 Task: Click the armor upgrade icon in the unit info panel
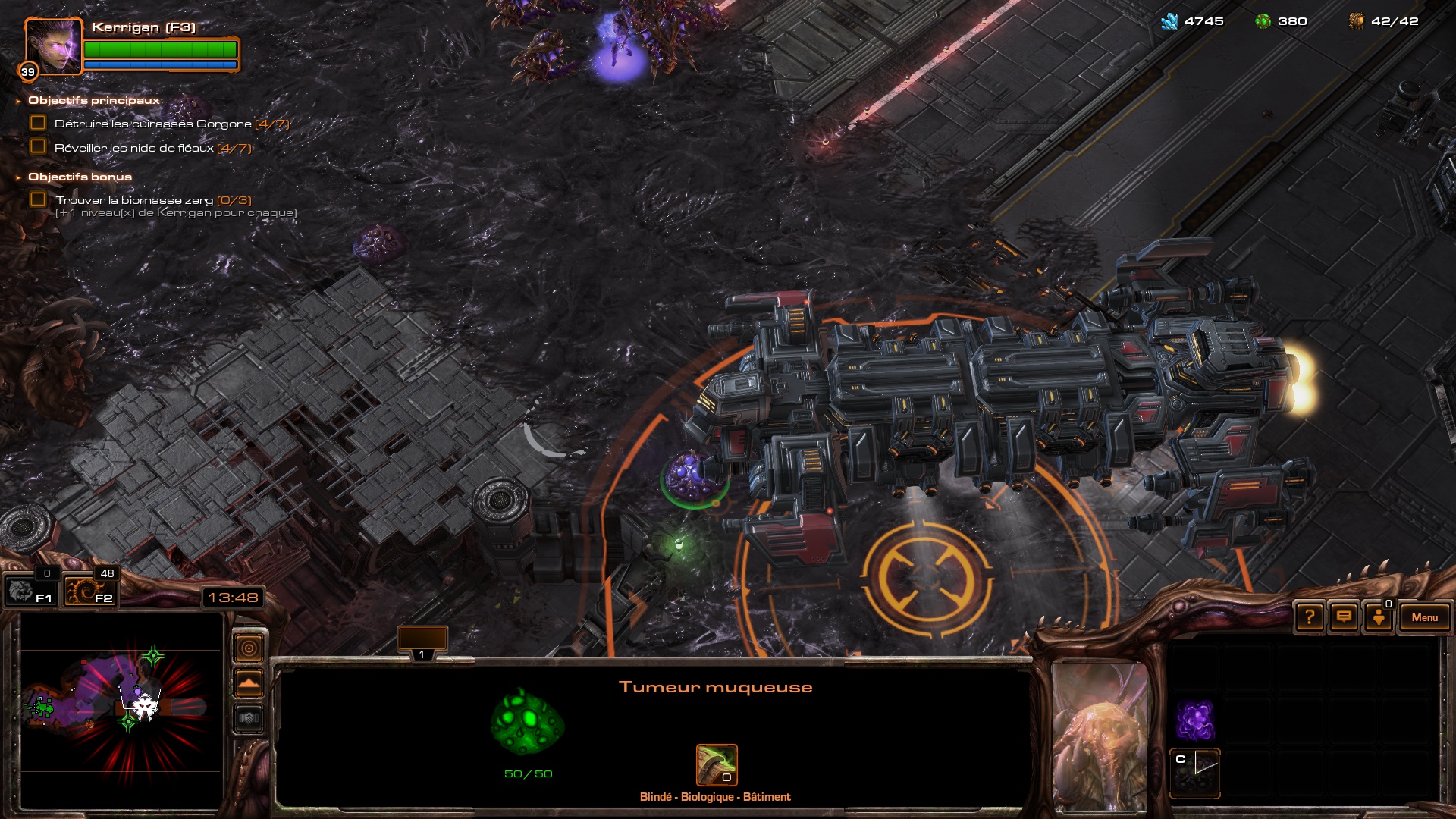717,764
